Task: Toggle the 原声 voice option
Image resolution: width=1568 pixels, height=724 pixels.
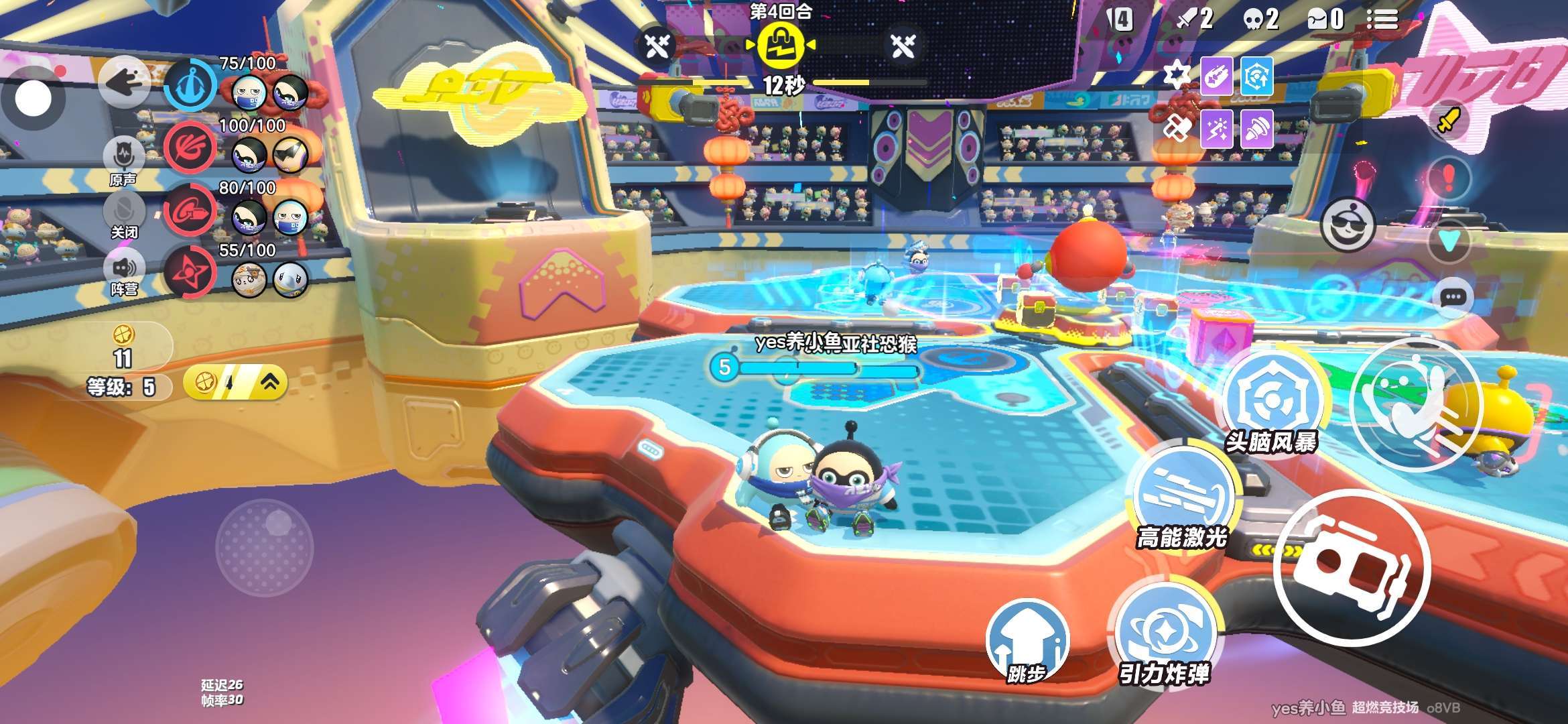Action: [x=124, y=161]
